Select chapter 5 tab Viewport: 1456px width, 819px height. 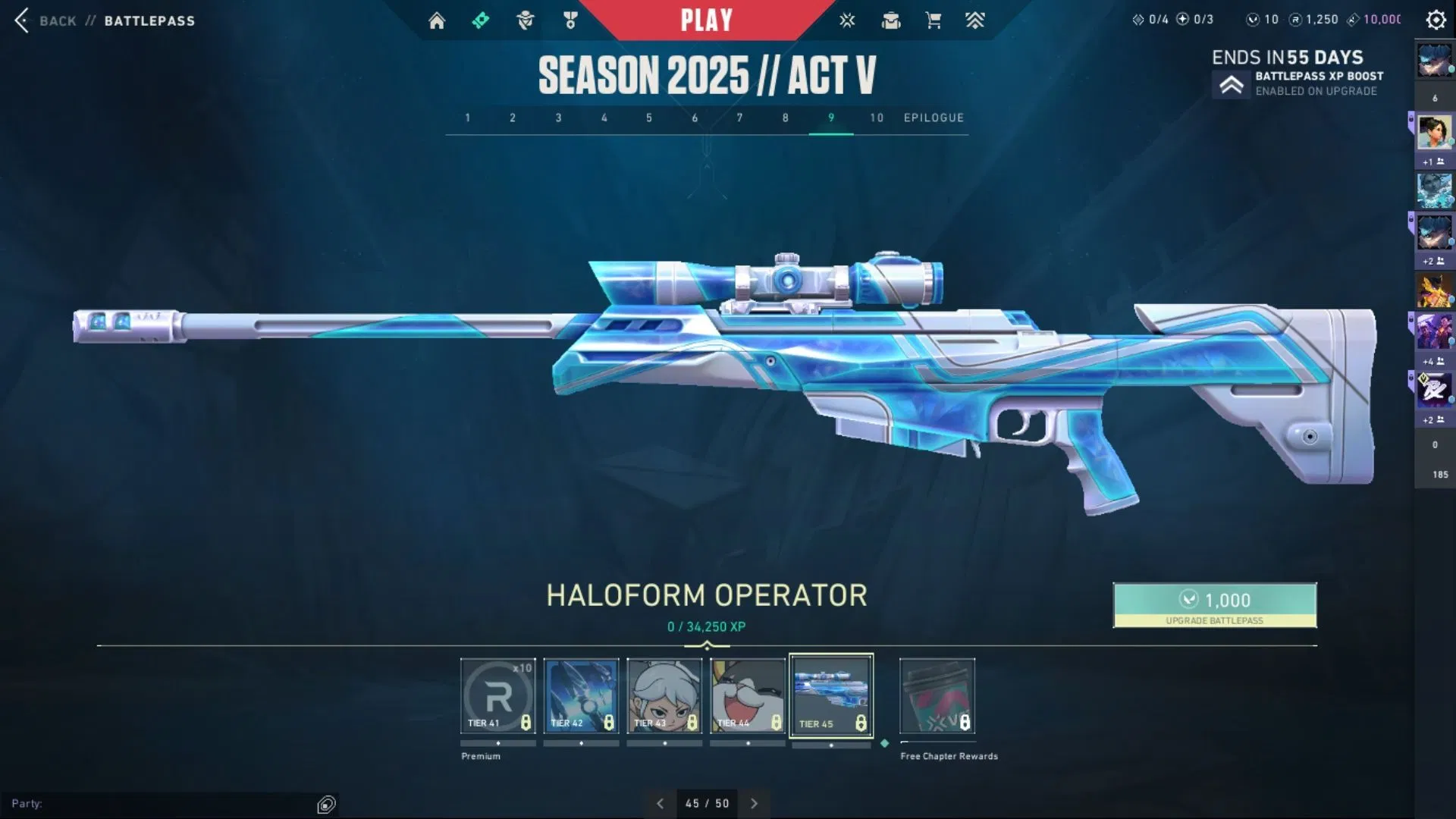point(649,118)
